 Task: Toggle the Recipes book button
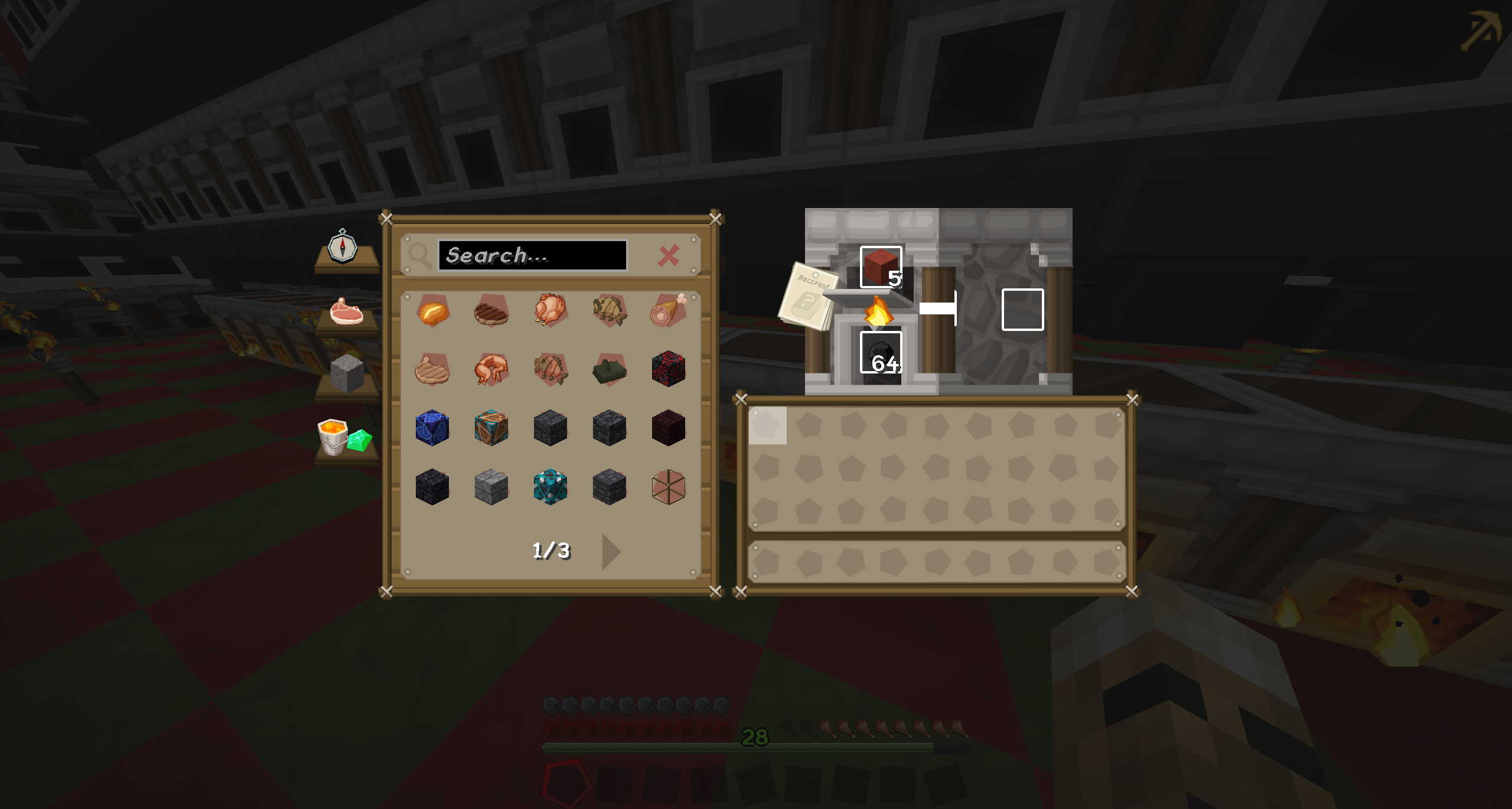click(808, 295)
